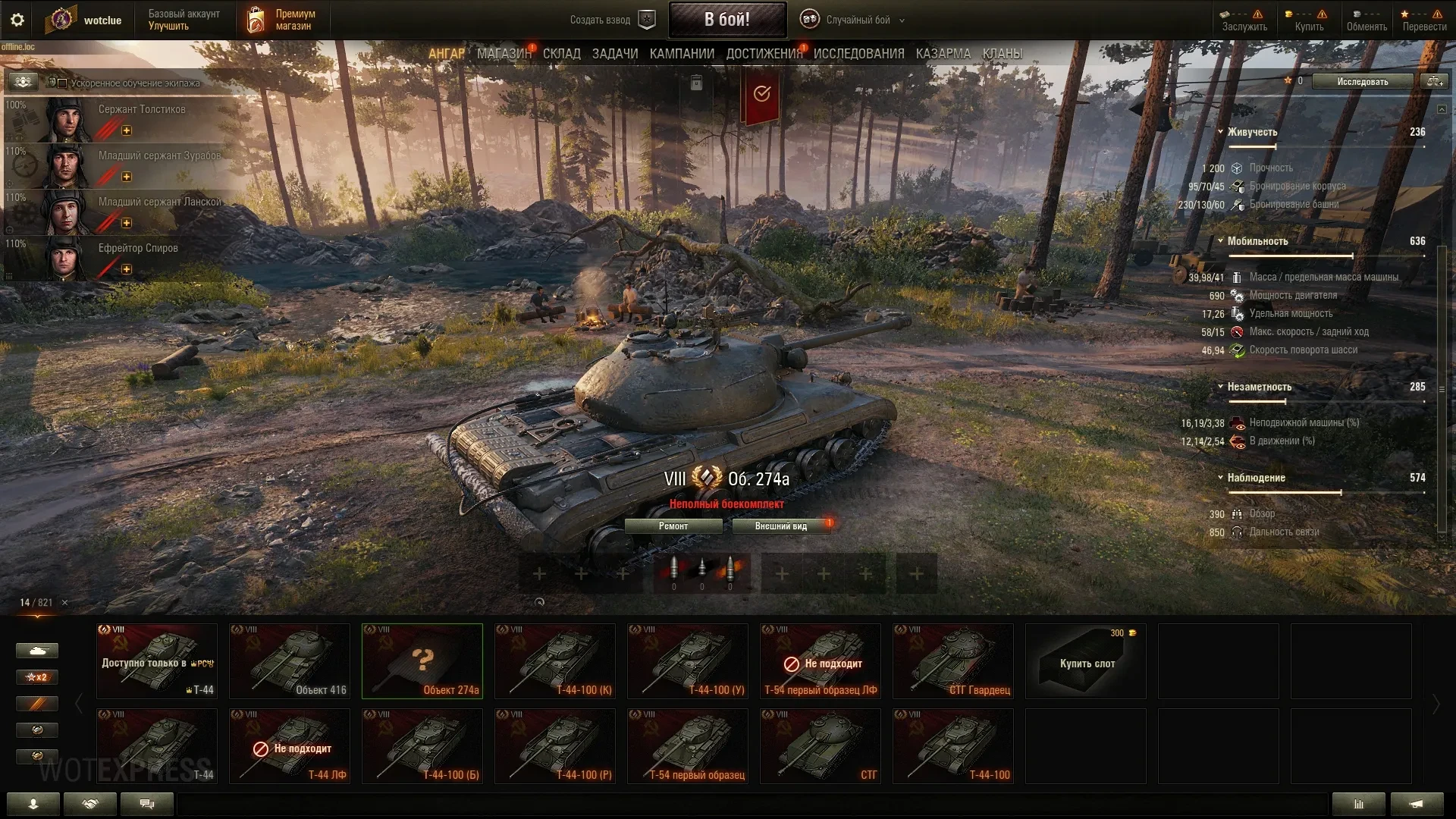This screenshot has height=819, width=1456.
Task: Toggle Ускоренное обучение экипажа checkbox
Action: tap(63, 83)
